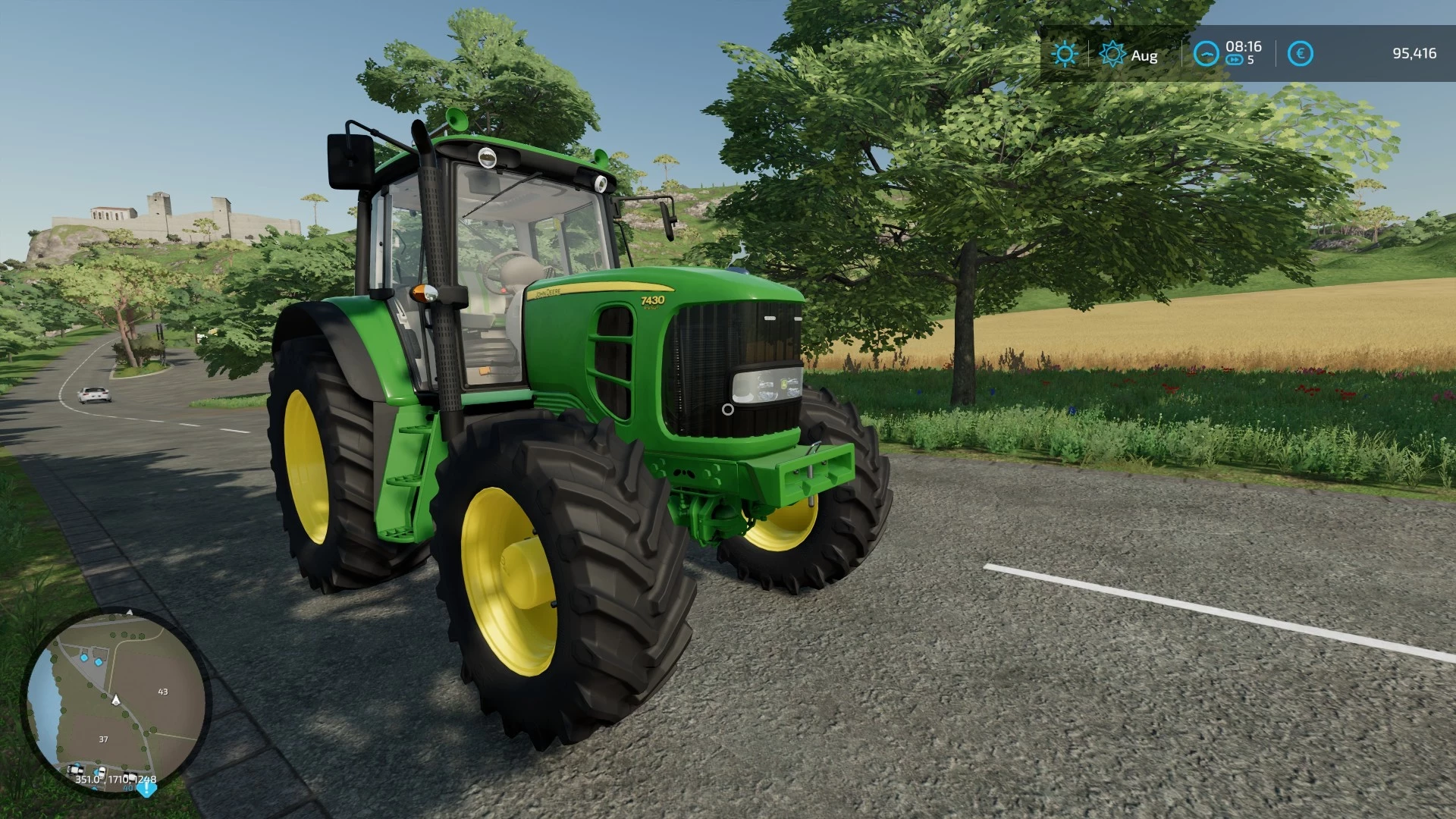
Task: Click the euro currency circle icon
Action: tap(1300, 53)
